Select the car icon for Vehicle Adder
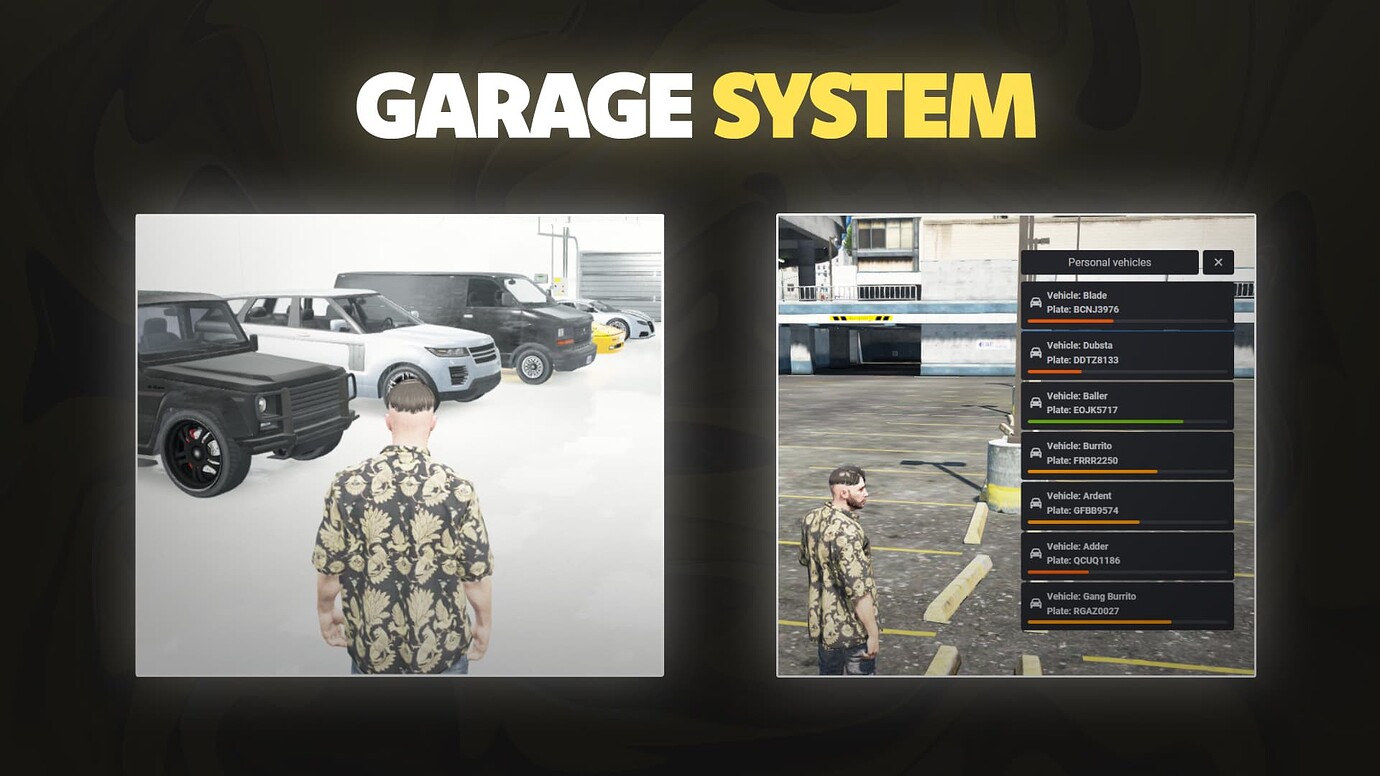Viewport: 1380px width, 776px height. [x=1034, y=552]
